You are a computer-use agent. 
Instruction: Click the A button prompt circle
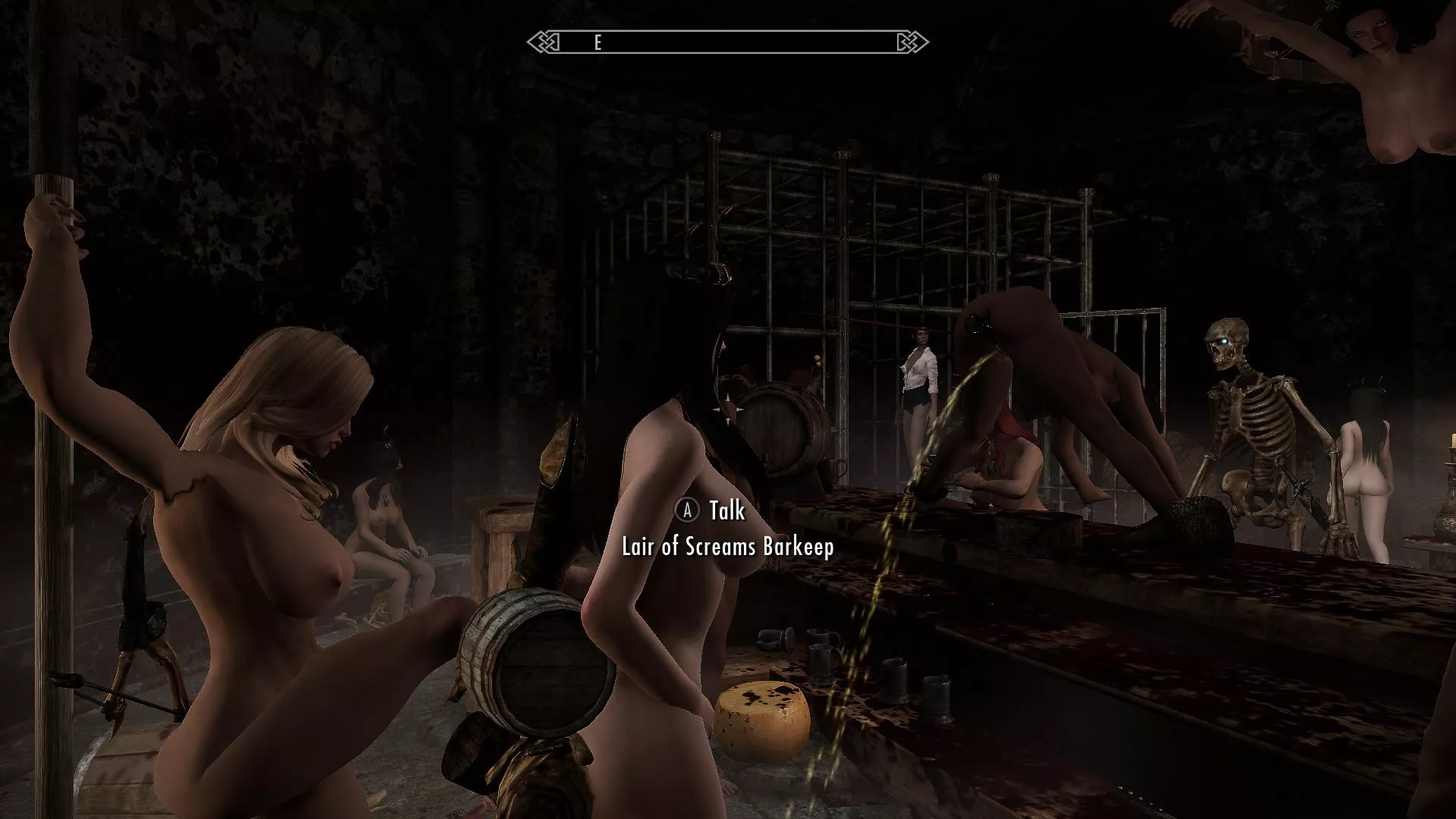tap(687, 511)
